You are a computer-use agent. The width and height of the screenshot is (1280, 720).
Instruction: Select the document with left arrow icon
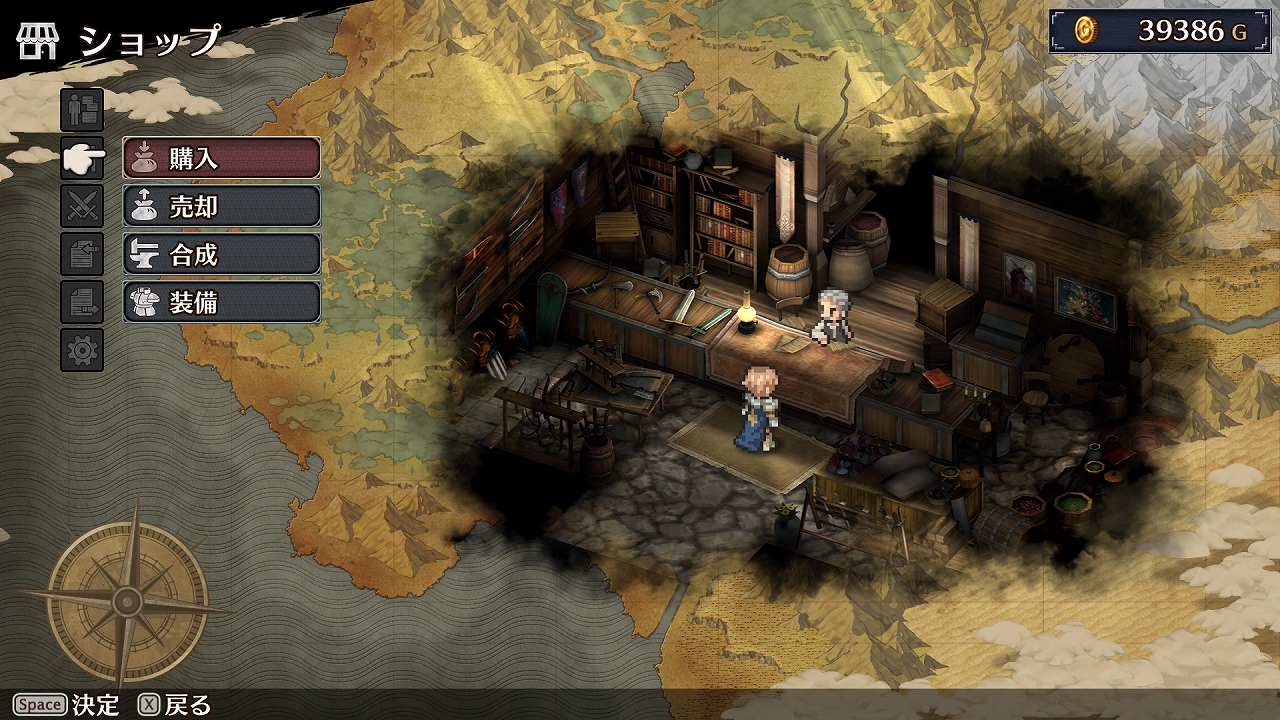pos(82,255)
